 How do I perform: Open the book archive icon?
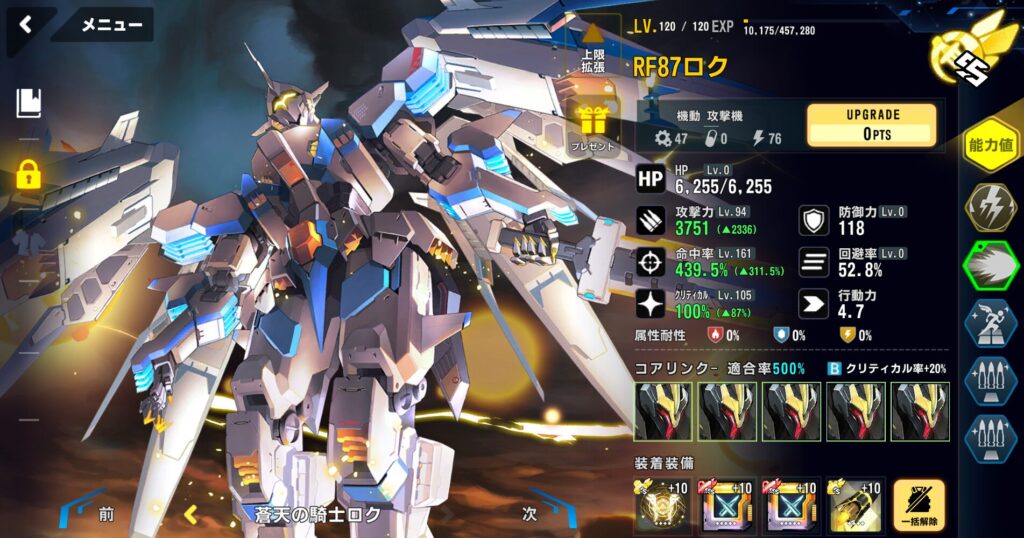click(x=28, y=101)
